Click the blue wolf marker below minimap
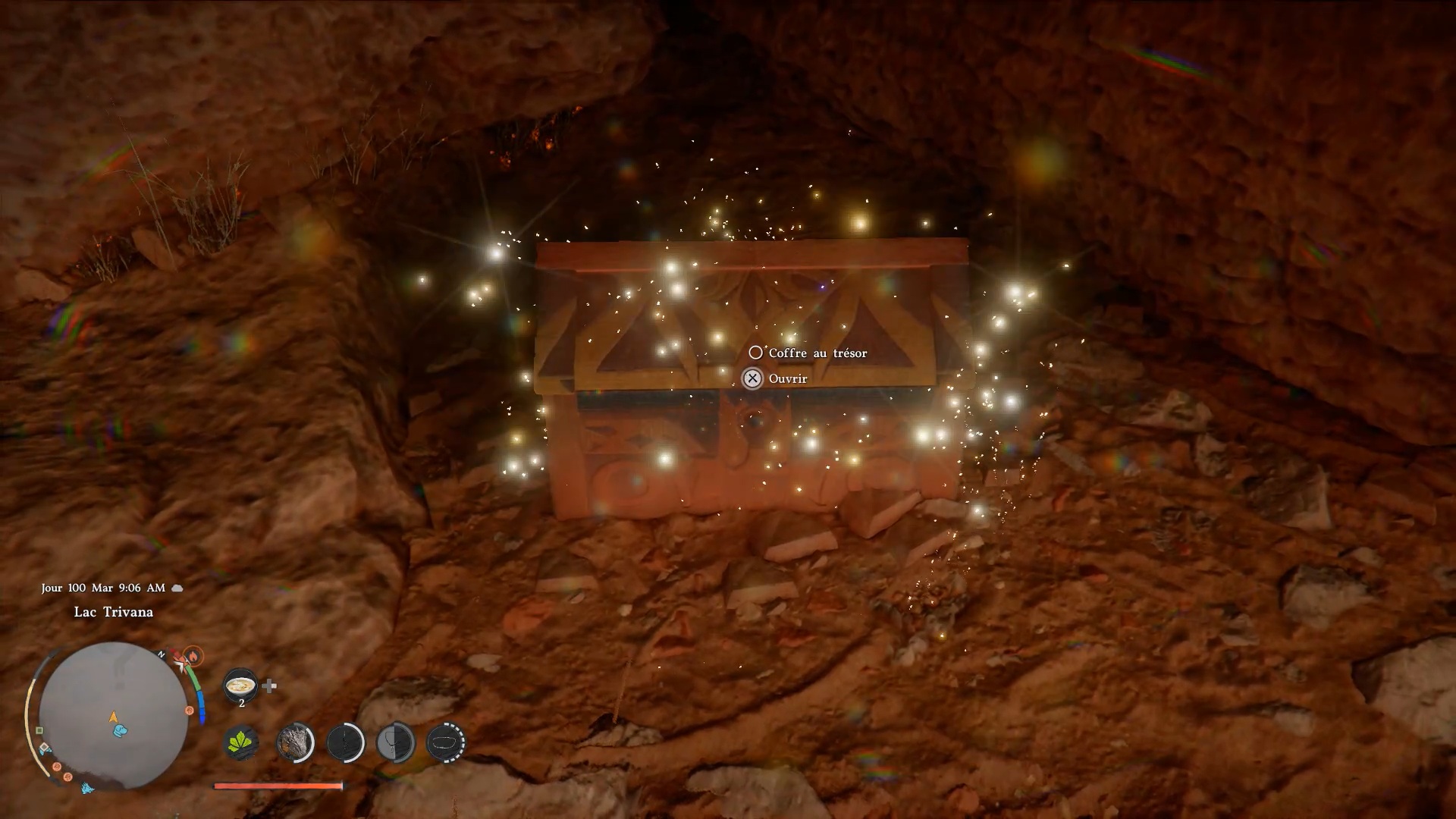The width and height of the screenshot is (1456, 819). [87, 788]
